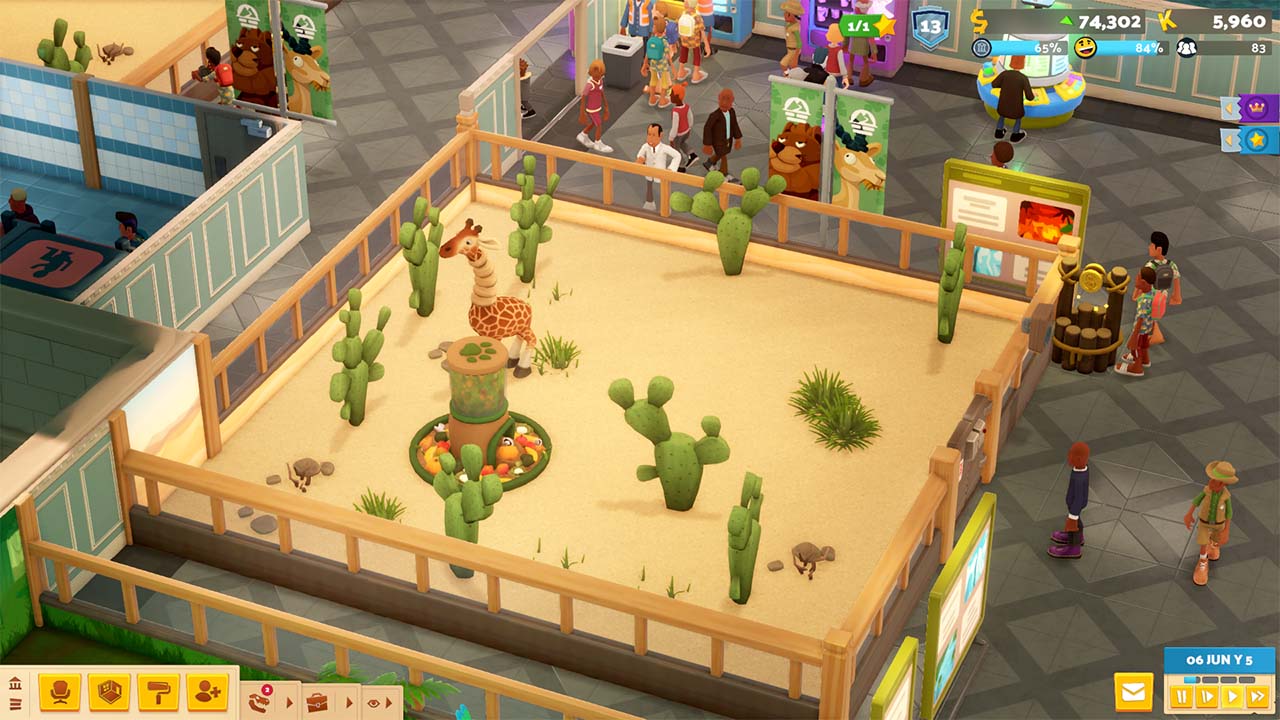1280x720 pixels.
Task: Open the 1/1 star rating badge
Action: (866, 25)
